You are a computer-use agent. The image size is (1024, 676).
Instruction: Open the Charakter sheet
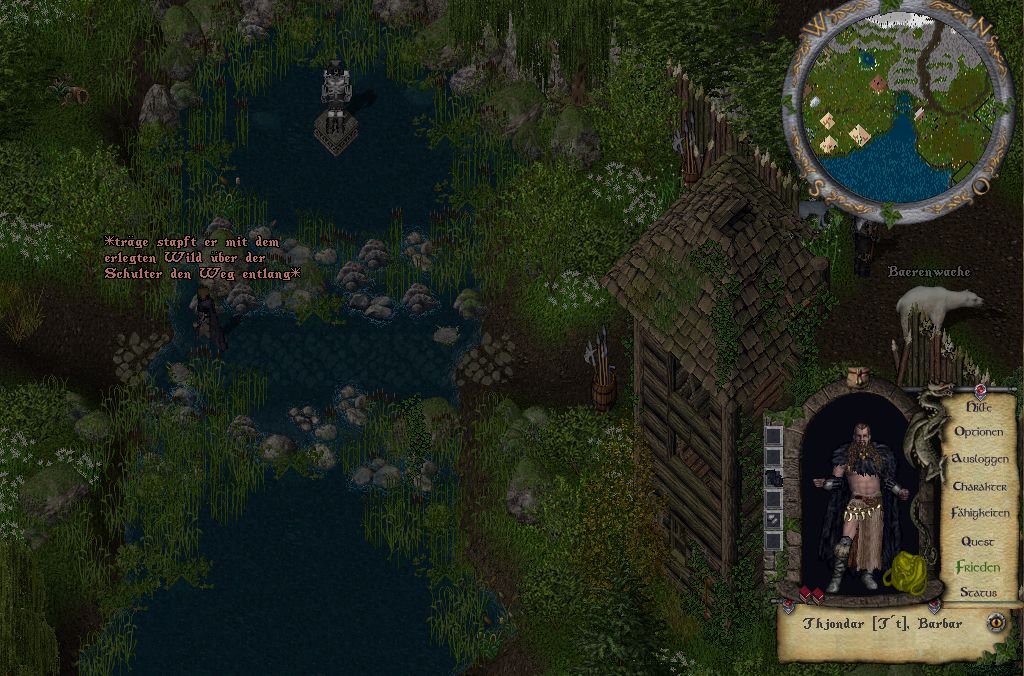(979, 486)
